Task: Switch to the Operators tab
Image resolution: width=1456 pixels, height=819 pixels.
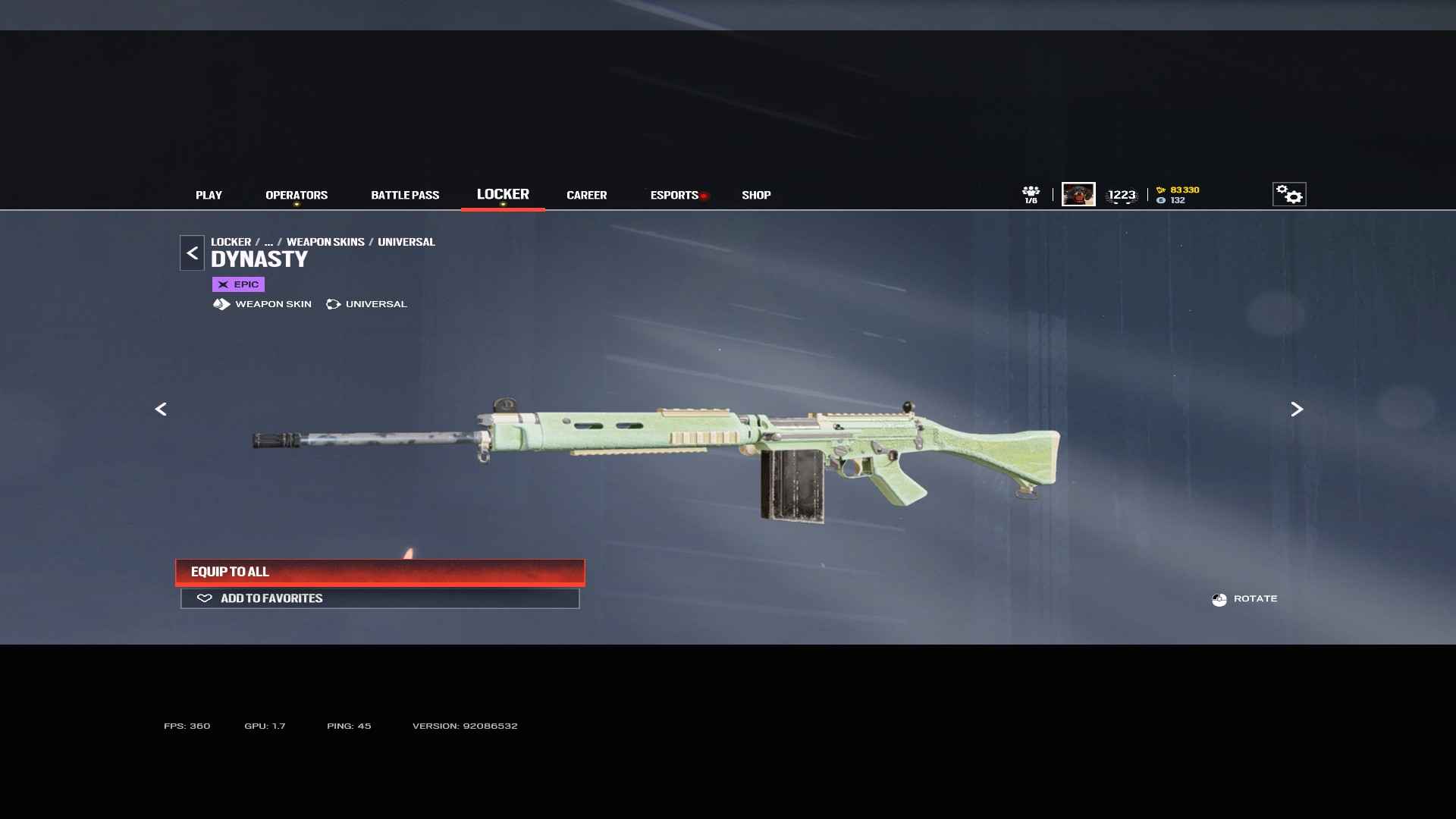Action: [x=297, y=195]
